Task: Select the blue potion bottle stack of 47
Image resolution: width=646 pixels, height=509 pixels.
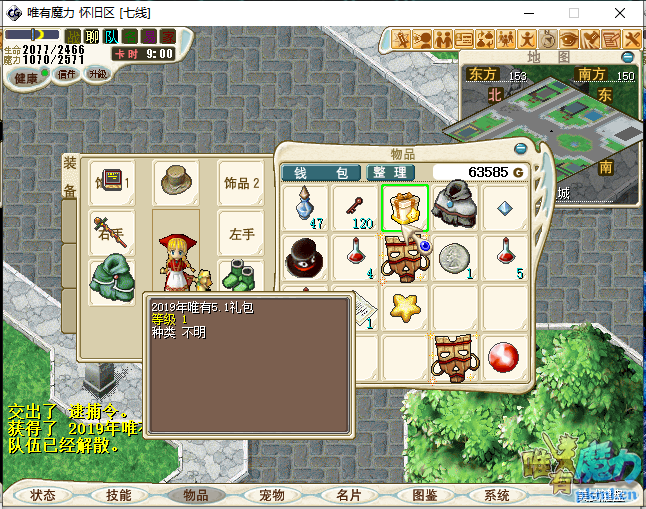Action: pos(304,207)
